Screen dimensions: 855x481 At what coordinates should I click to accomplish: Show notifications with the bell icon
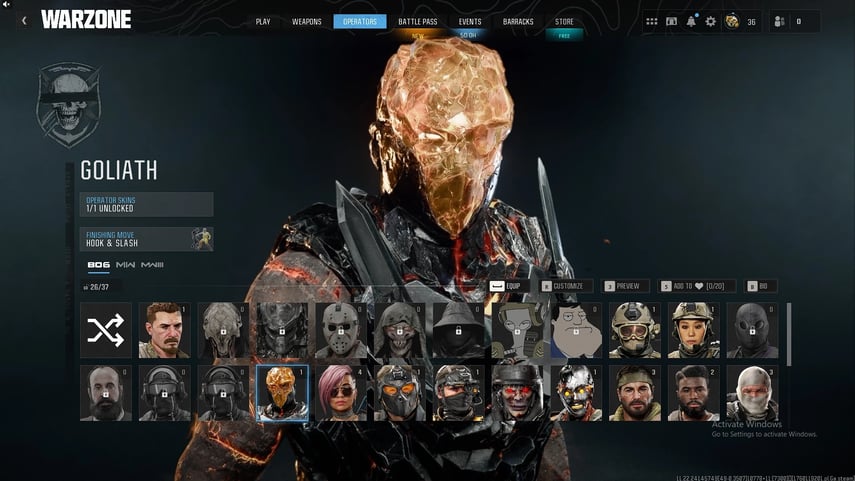(x=691, y=21)
